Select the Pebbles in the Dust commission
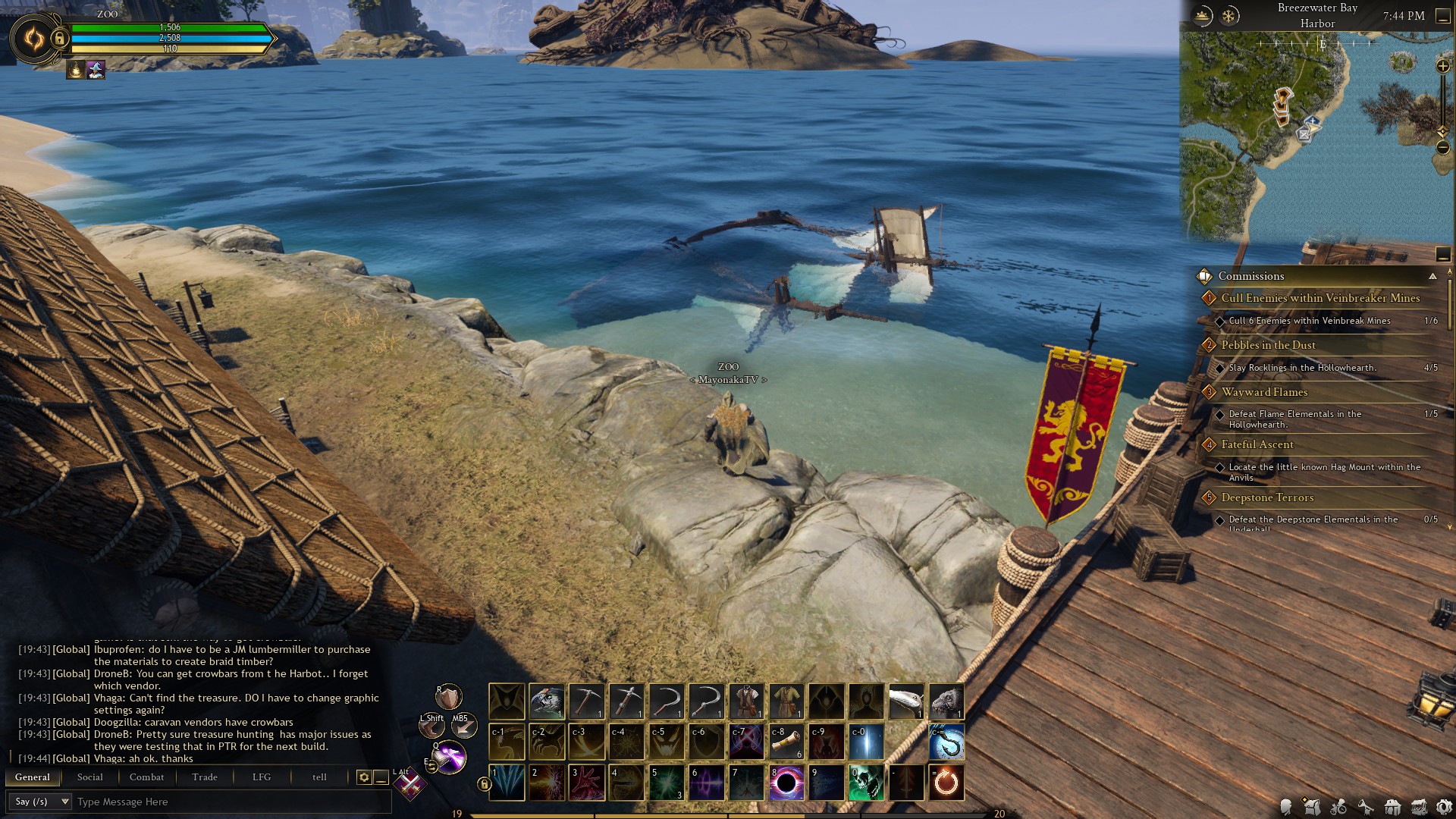This screenshot has height=819, width=1456. (1268, 345)
